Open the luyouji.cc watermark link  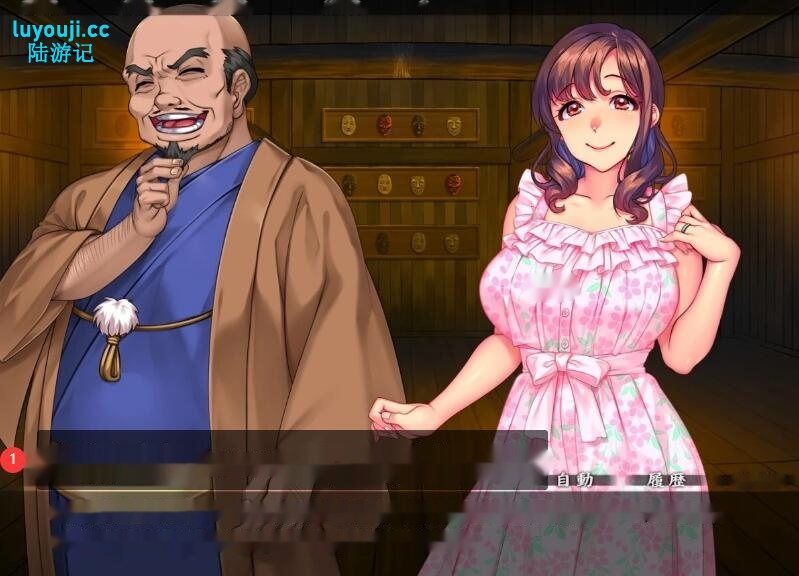coord(60,30)
